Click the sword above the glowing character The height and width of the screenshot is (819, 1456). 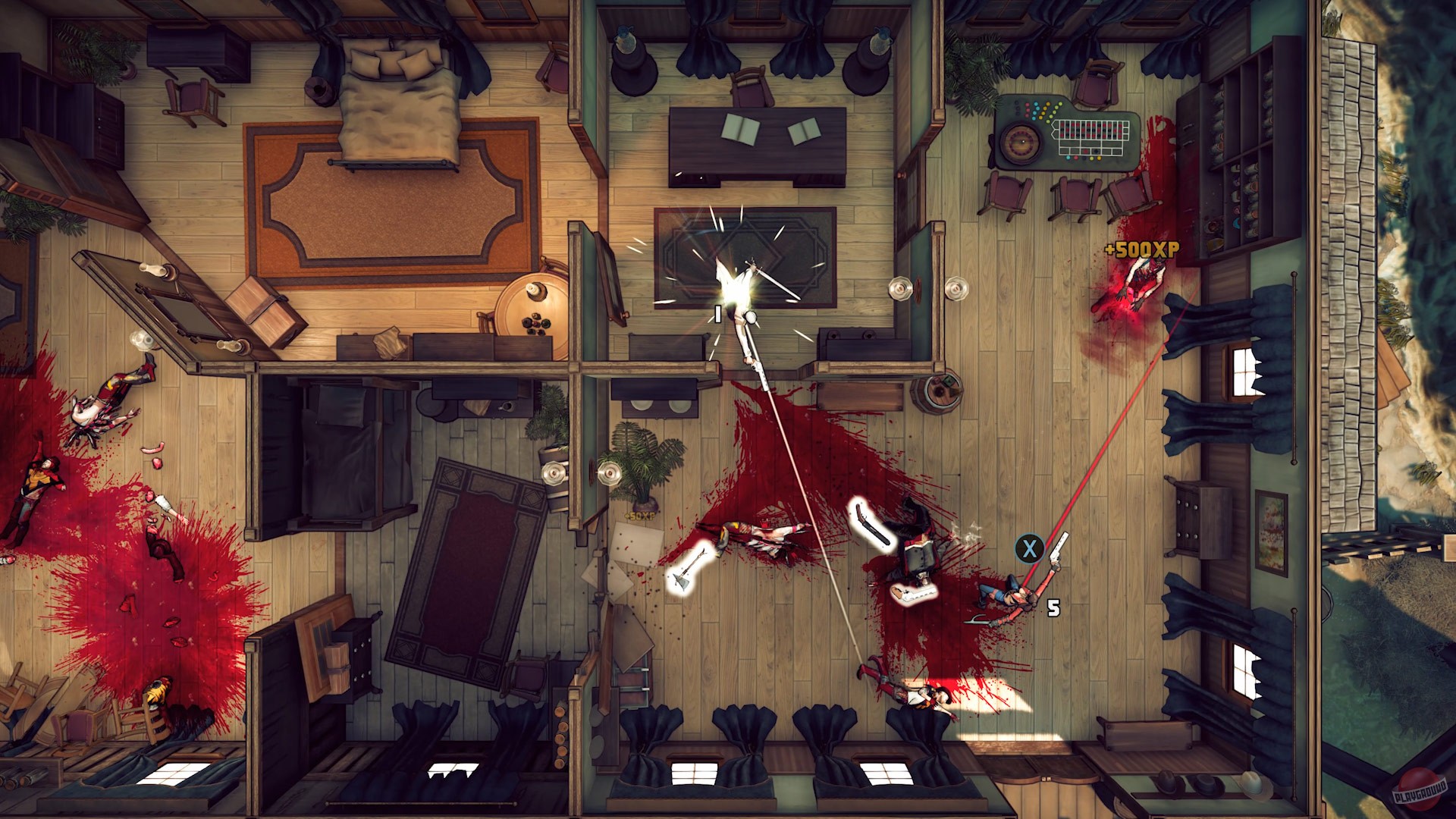(772, 279)
